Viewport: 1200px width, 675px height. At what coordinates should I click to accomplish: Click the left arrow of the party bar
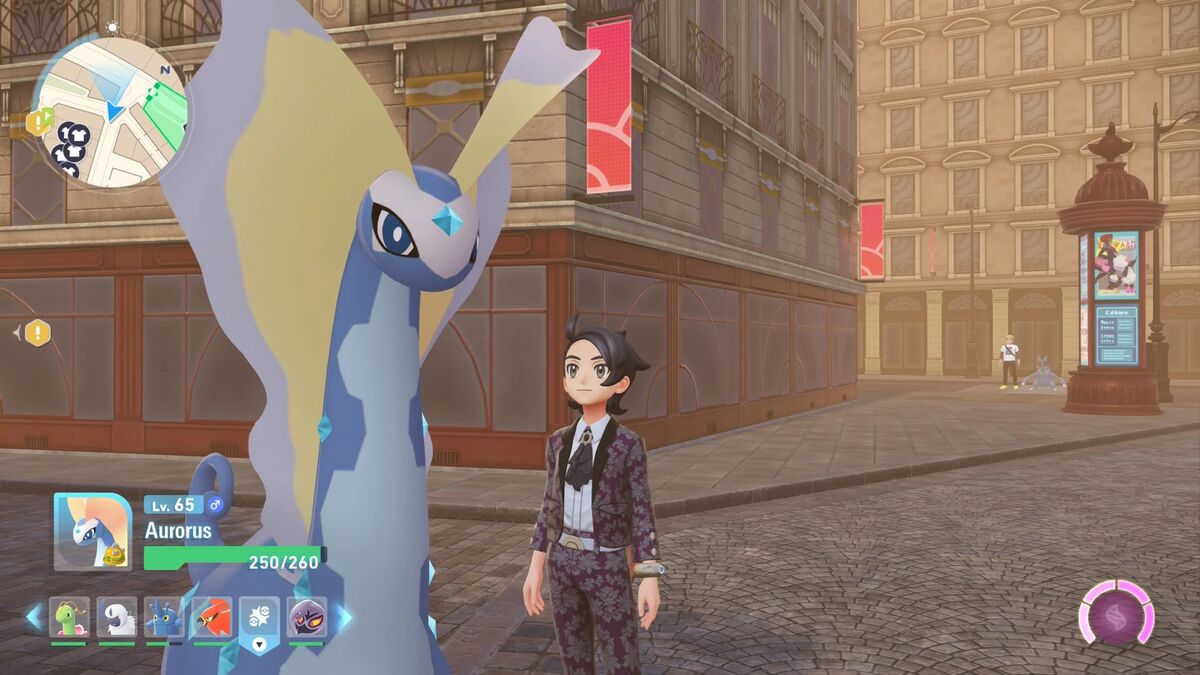click(x=34, y=617)
